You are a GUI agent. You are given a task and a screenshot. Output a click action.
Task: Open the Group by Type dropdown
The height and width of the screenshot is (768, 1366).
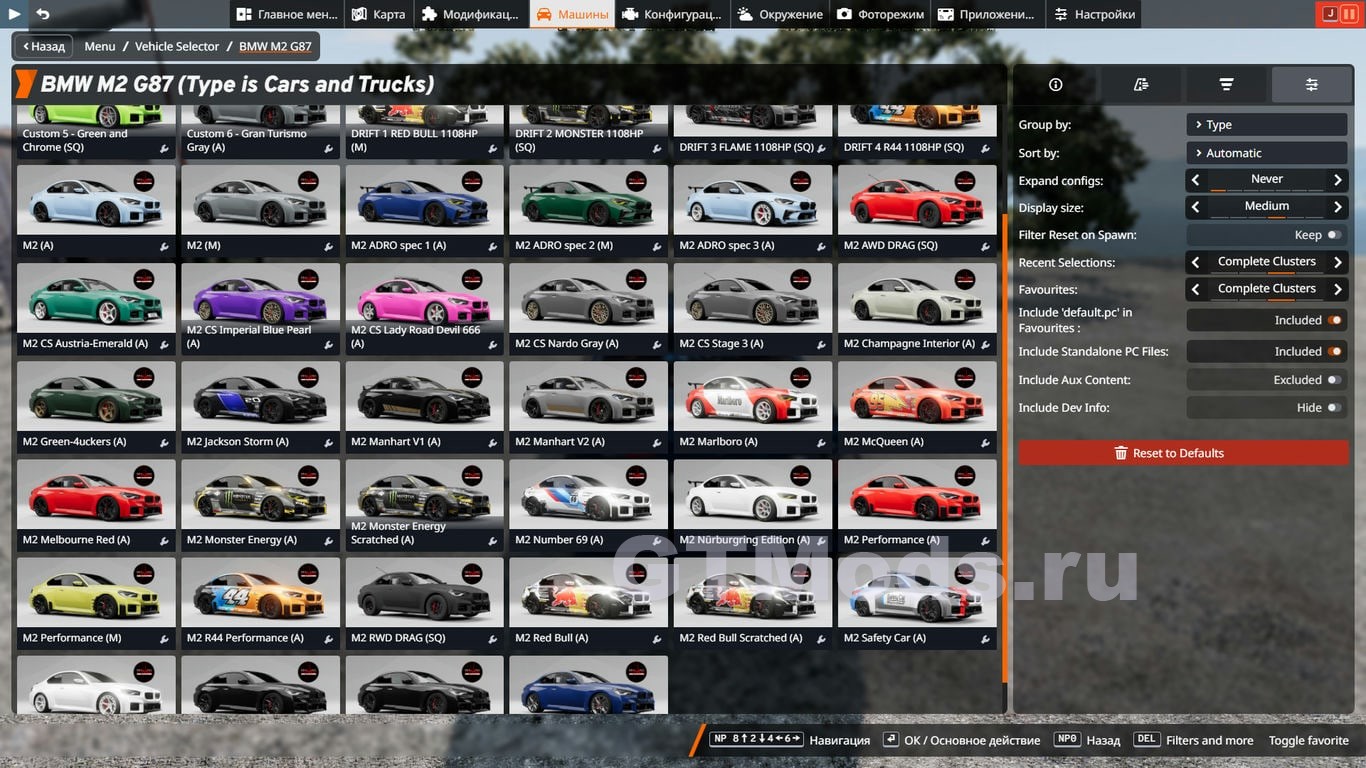(x=1267, y=125)
